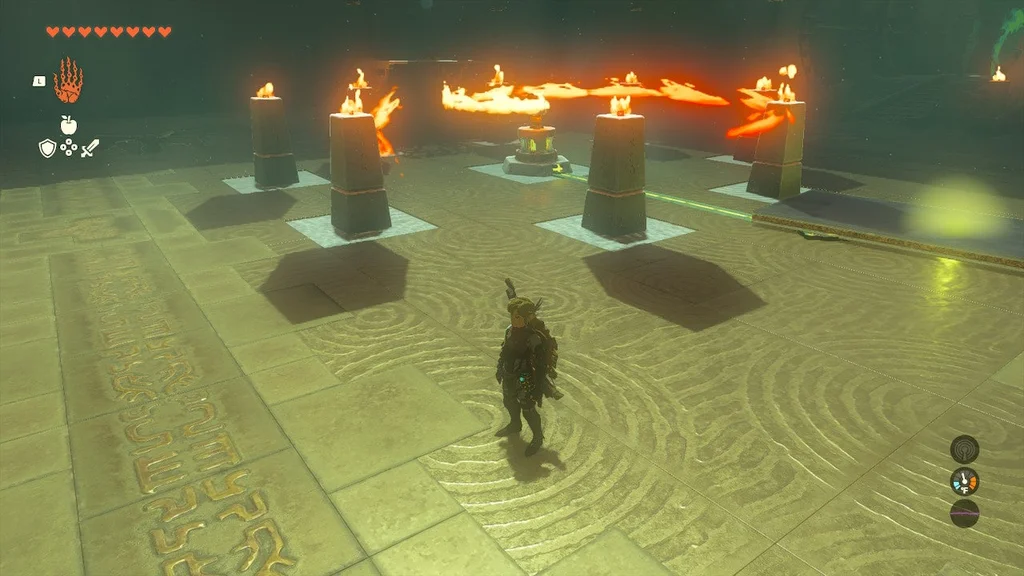Activate the orange Ultrahand ability icon
Image resolution: width=1024 pixels, height=576 pixels.
pos(68,81)
